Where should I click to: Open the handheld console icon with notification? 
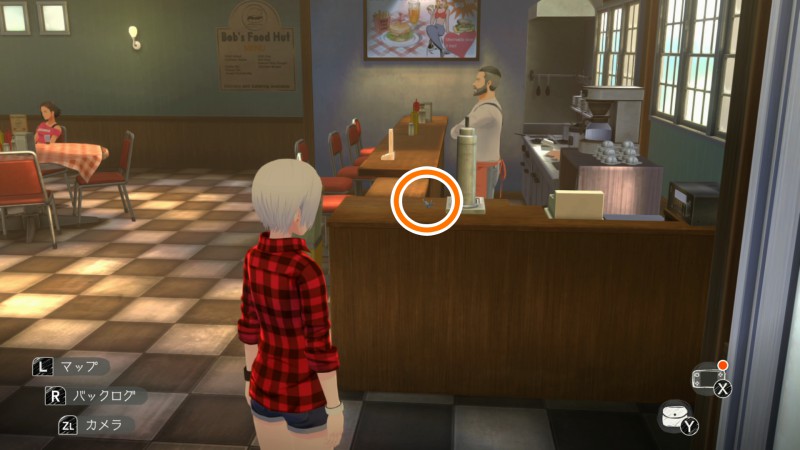pyautogui.click(x=707, y=379)
